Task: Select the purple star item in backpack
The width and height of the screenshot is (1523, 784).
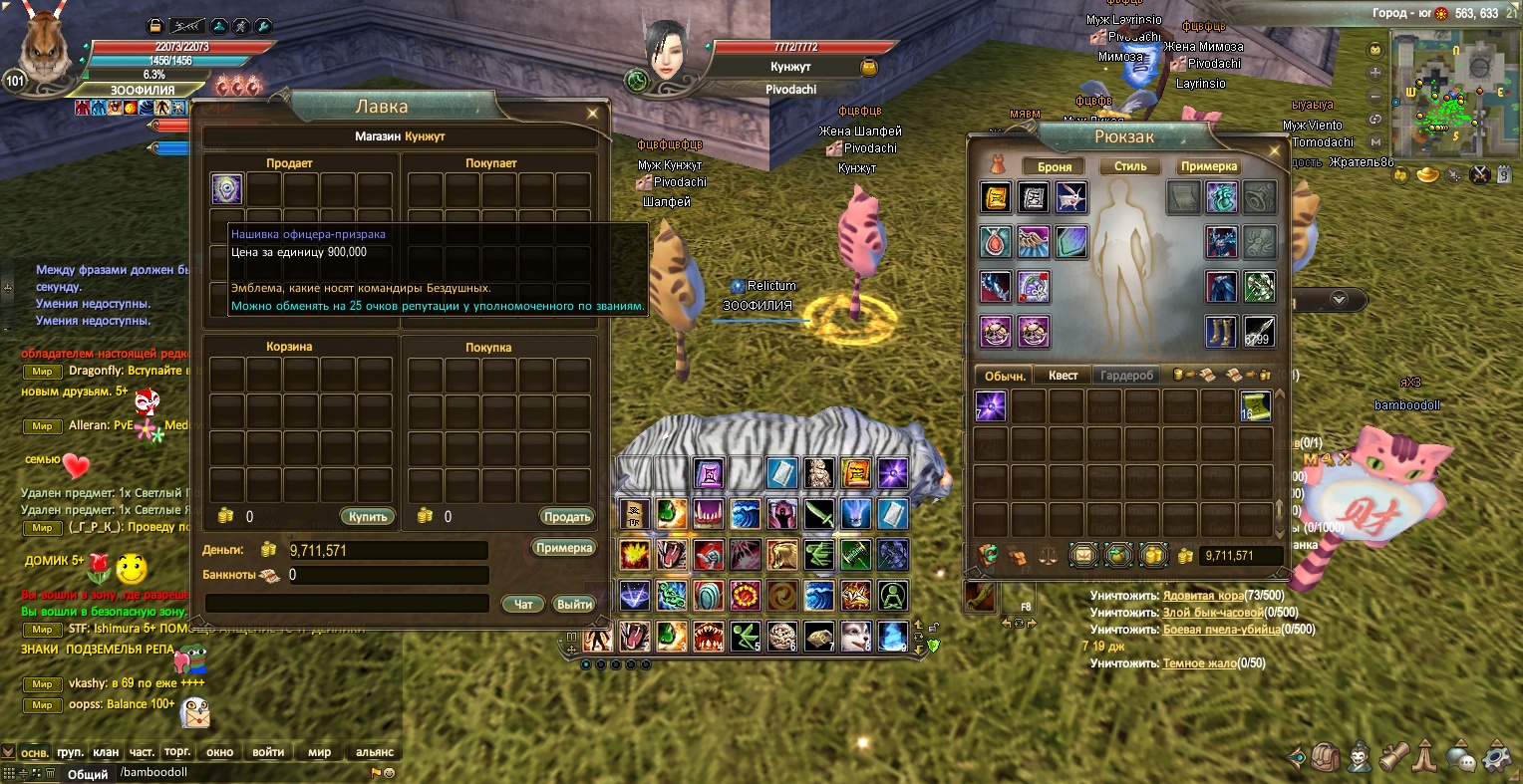Action: coord(991,406)
